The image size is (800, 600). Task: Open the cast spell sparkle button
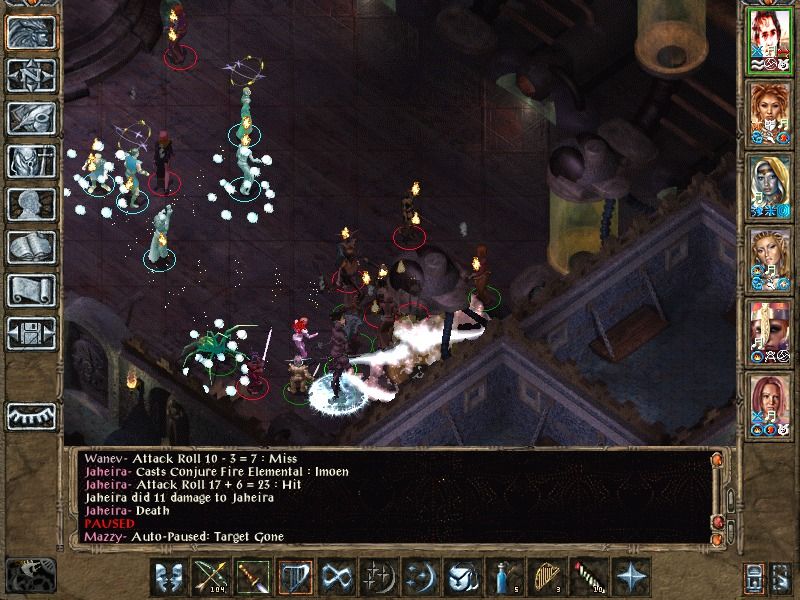pyautogui.click(x=376, y=578)
